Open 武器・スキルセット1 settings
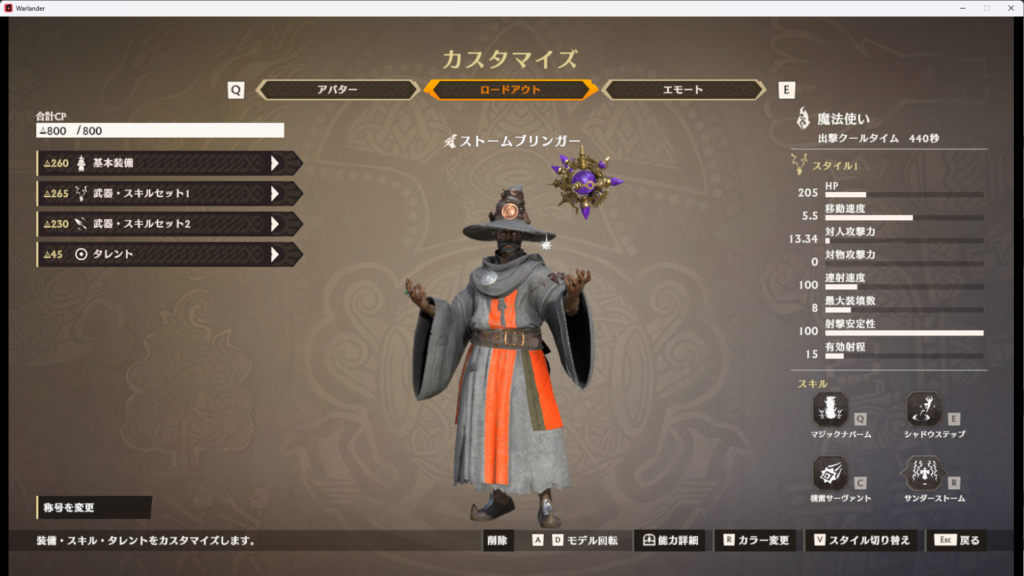1024x576 pixels. (168, 193)
